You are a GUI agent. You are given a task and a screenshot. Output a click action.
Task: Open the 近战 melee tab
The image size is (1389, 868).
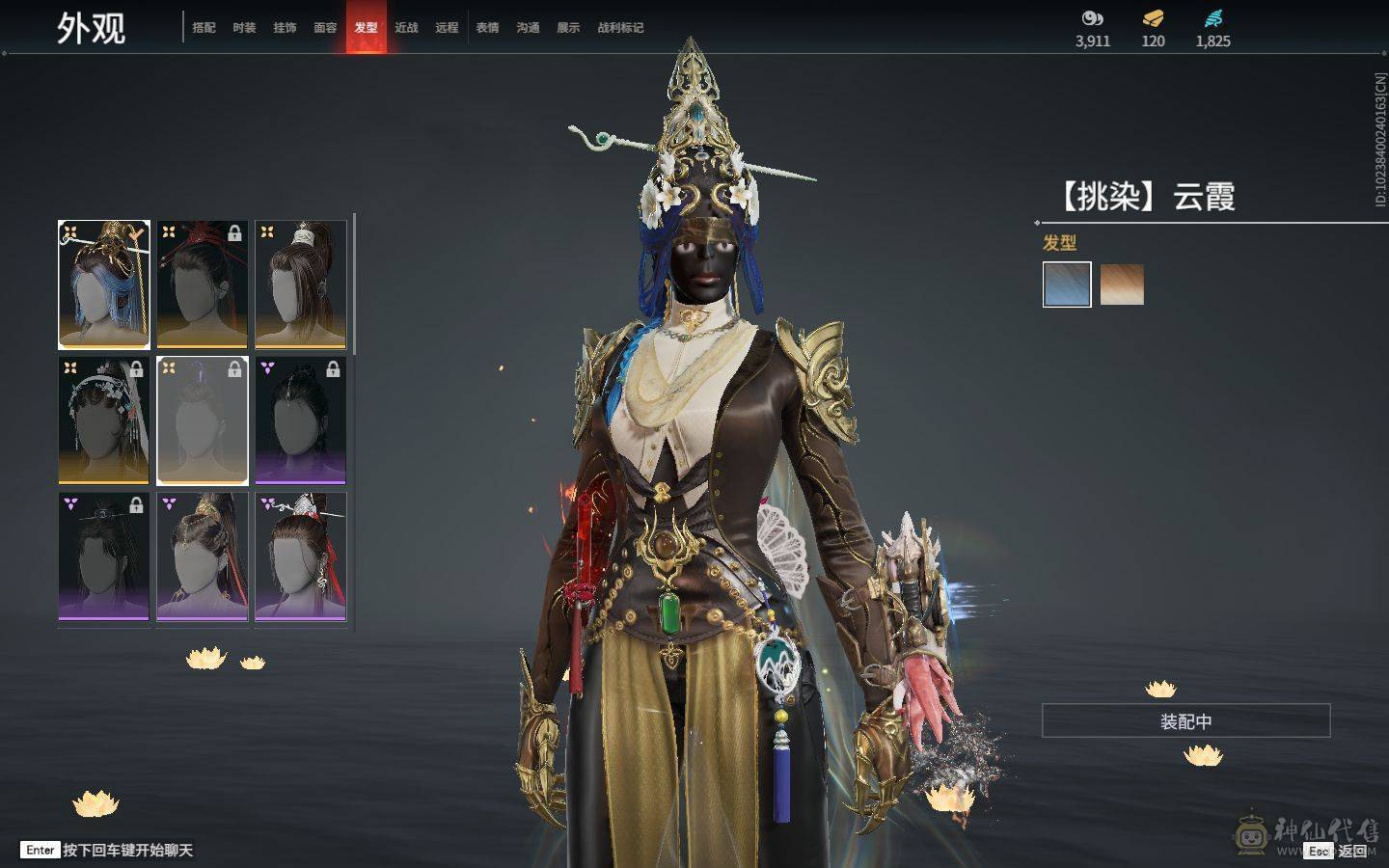coord(406,28)
